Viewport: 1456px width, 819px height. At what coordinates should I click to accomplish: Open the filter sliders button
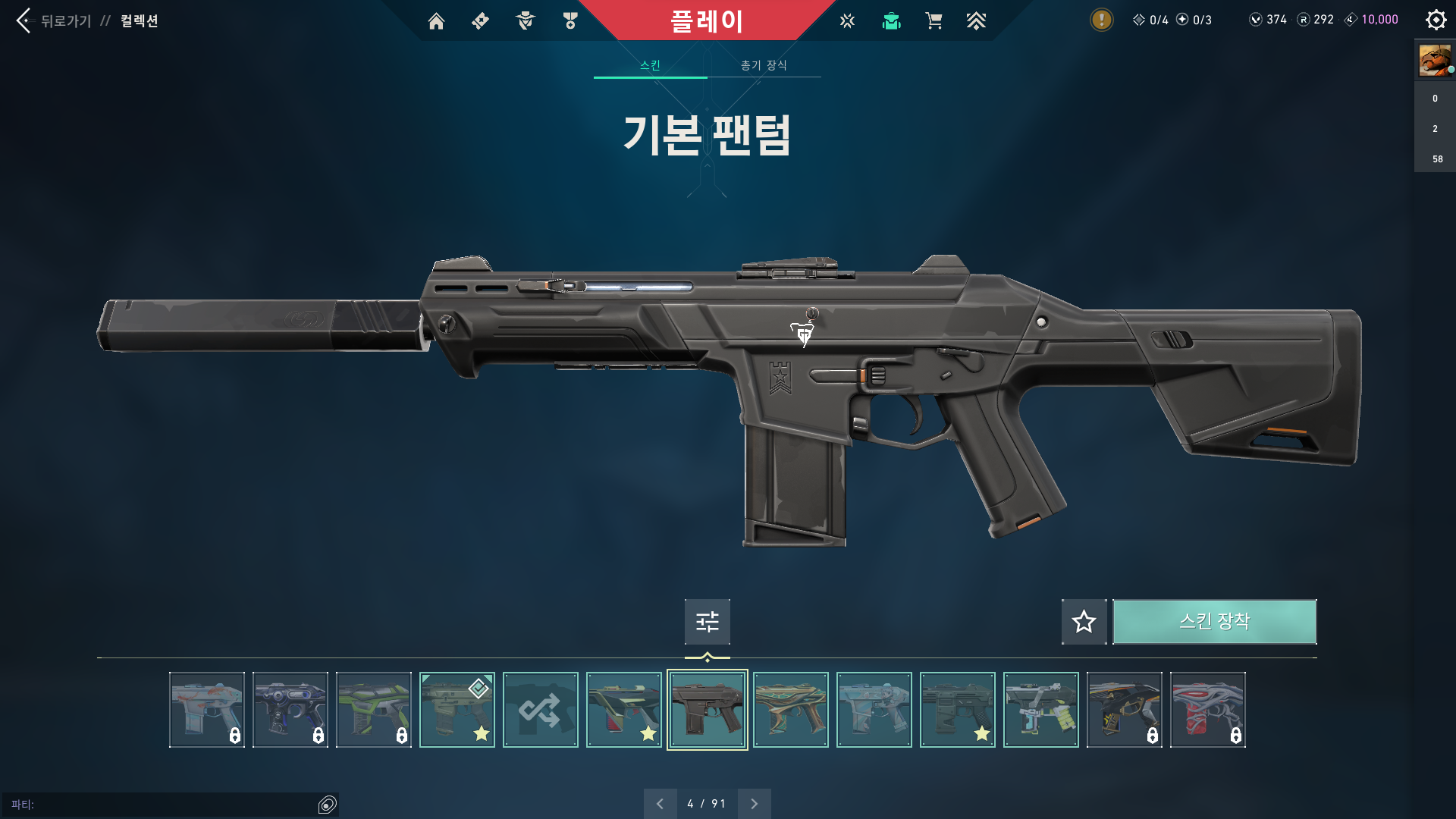point(707,622)
